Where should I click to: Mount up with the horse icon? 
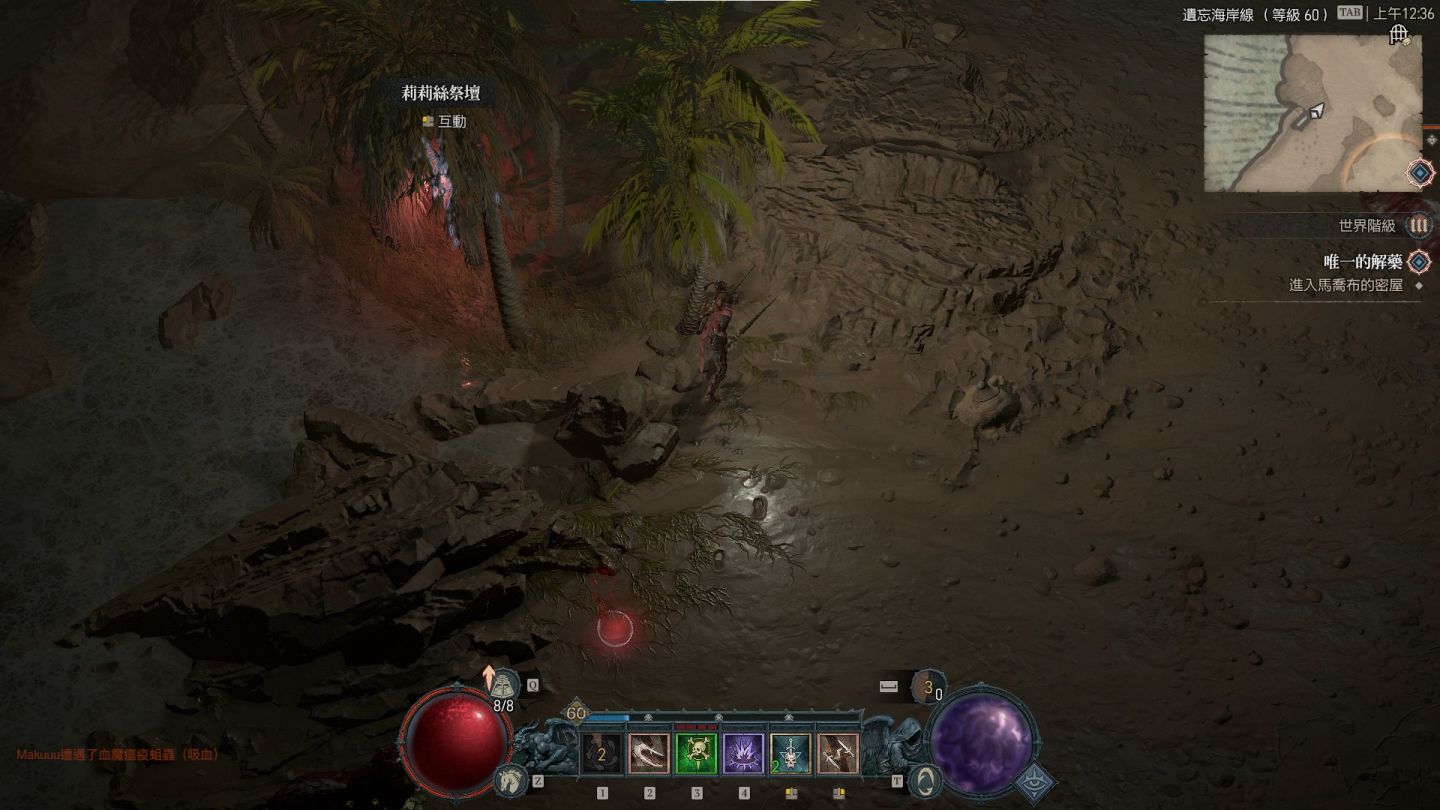510,781
